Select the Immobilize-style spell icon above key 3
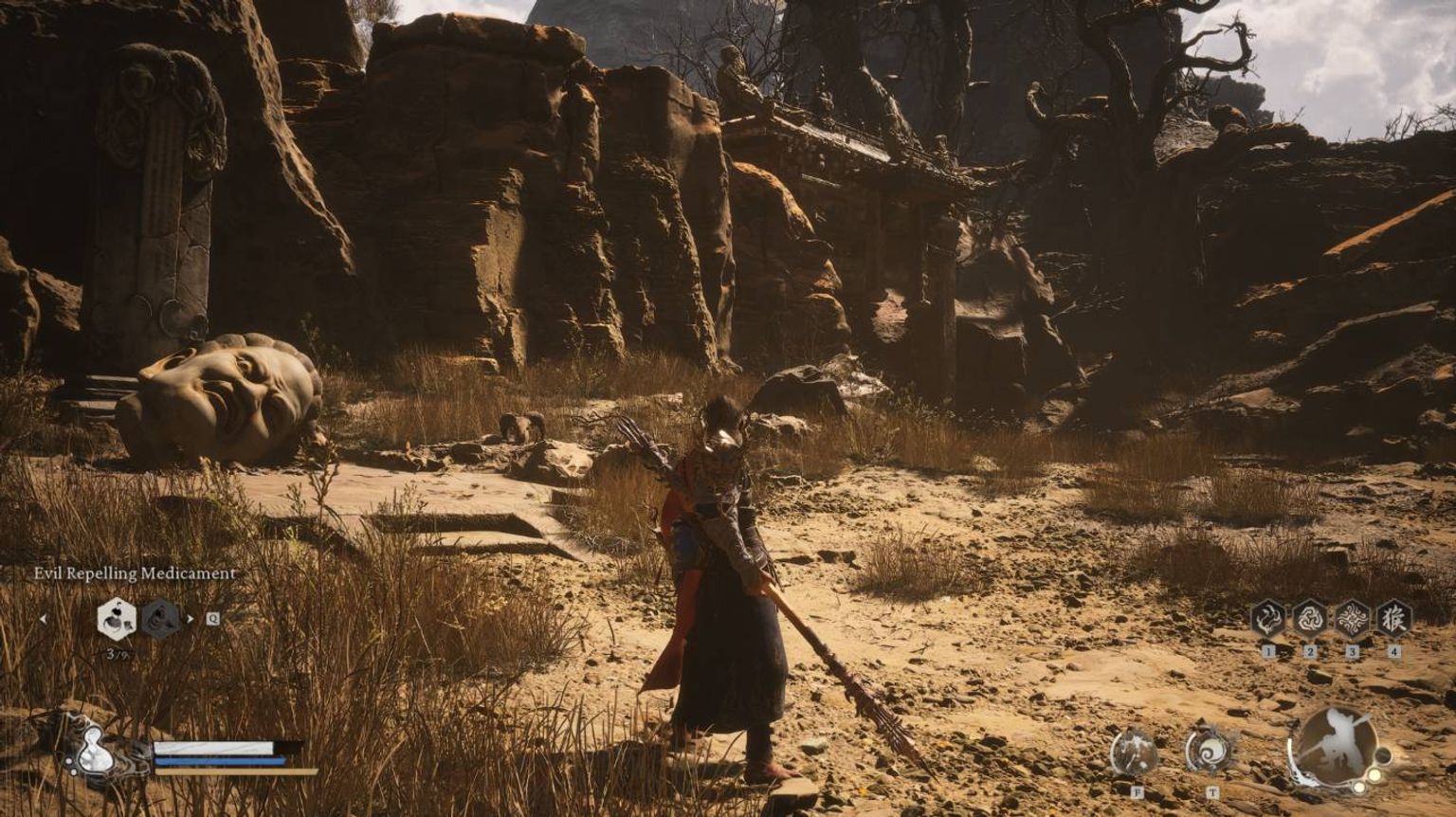This screenshot has width=1456, height=817. tap(1351, 619)
